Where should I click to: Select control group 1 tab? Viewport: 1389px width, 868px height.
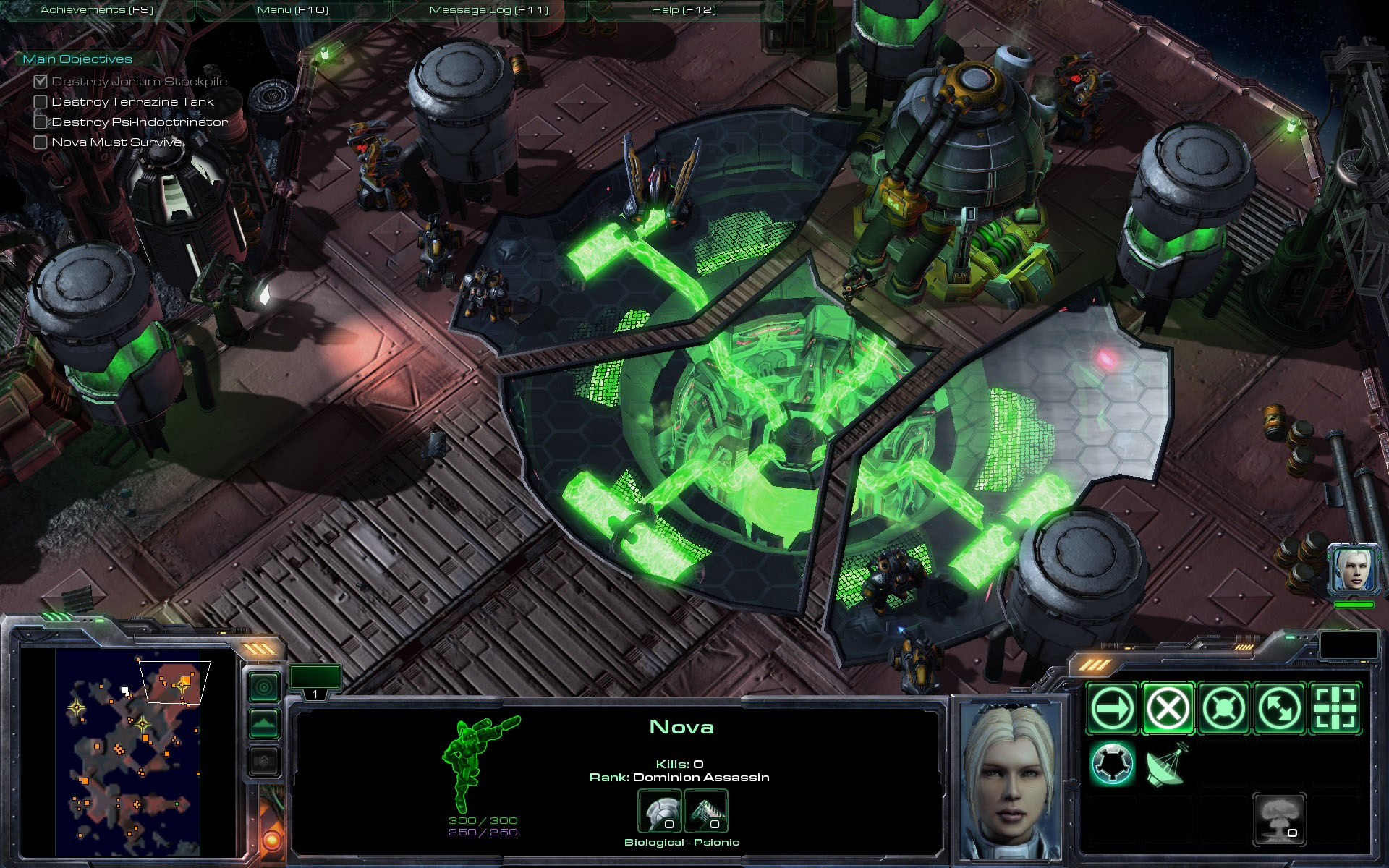315,681
